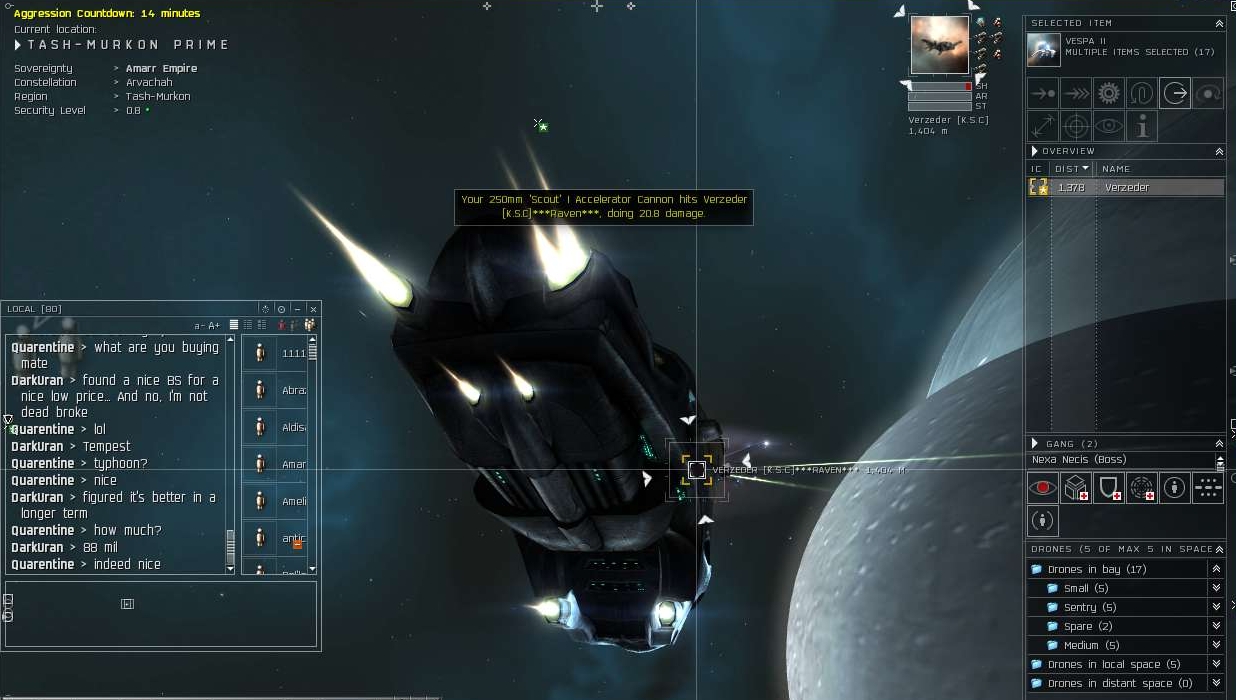Click the red eye gang broadcast icon

[1043, 487]
